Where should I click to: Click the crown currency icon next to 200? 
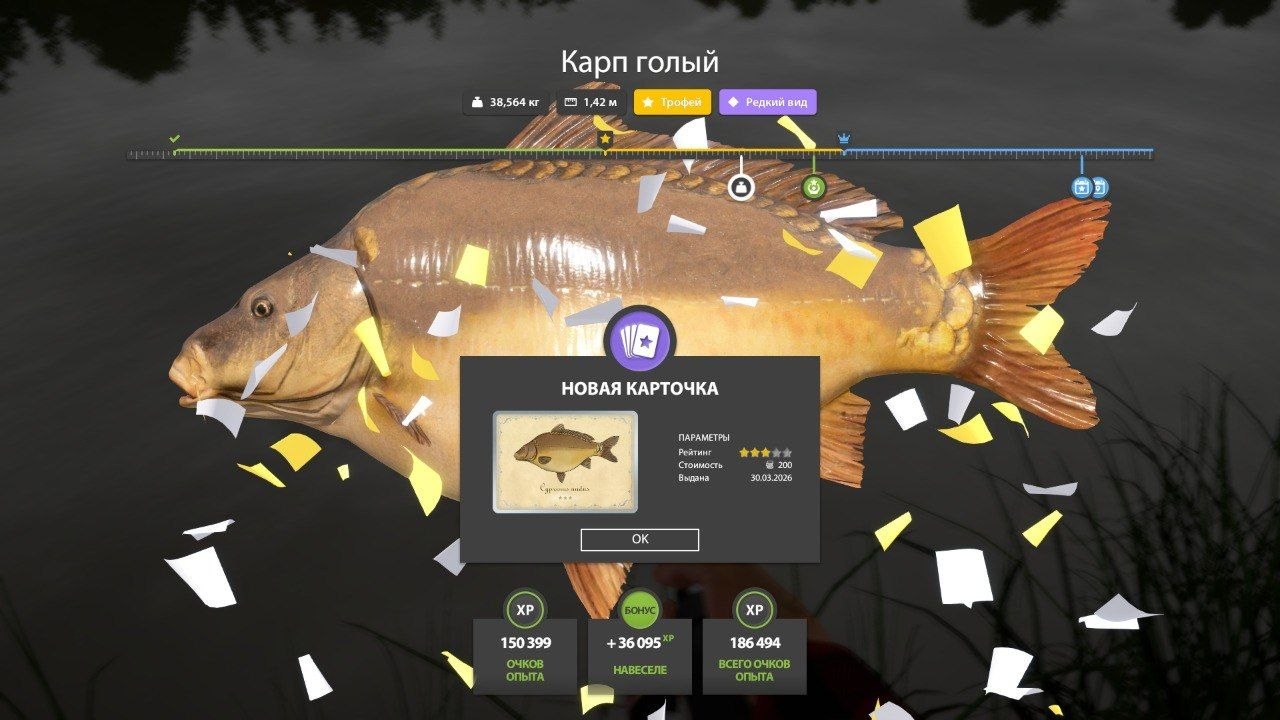(770, 465)
